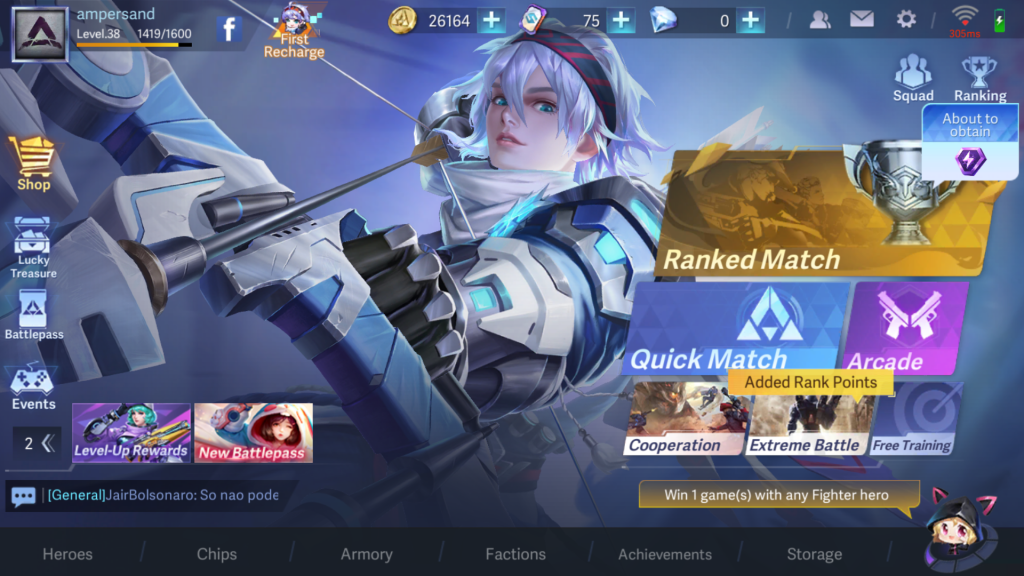The height and width of the screenshot is (576, 1024).
Task: Switch to the Heroes tab
Action: pos(67,554)
